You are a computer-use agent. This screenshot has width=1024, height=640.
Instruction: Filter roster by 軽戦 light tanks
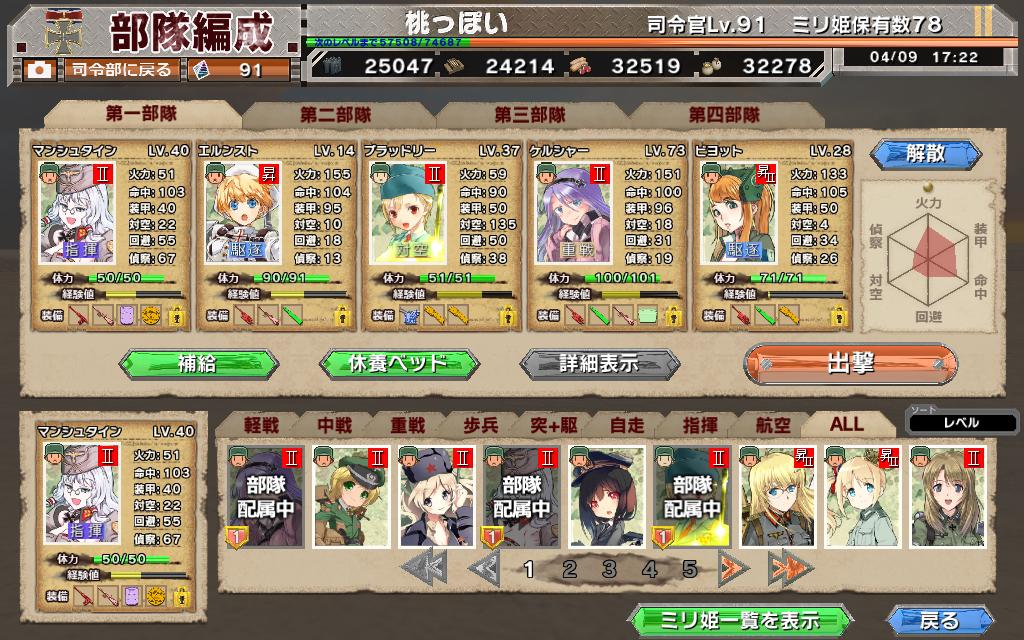click(261, 424)
